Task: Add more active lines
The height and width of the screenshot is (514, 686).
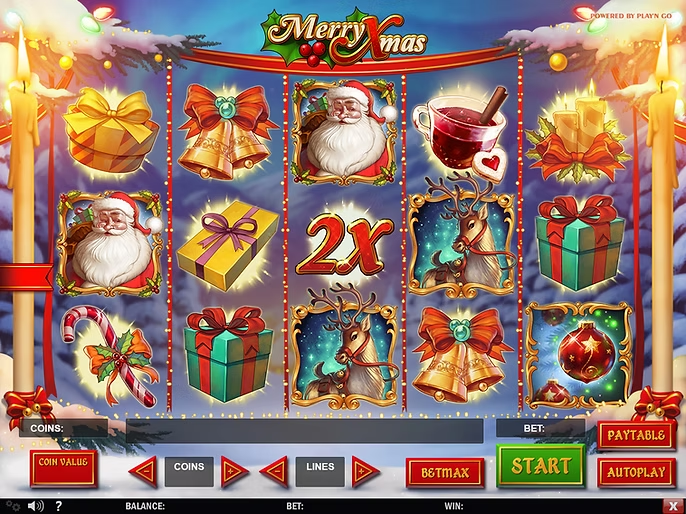Action: [x=365, y=470]
